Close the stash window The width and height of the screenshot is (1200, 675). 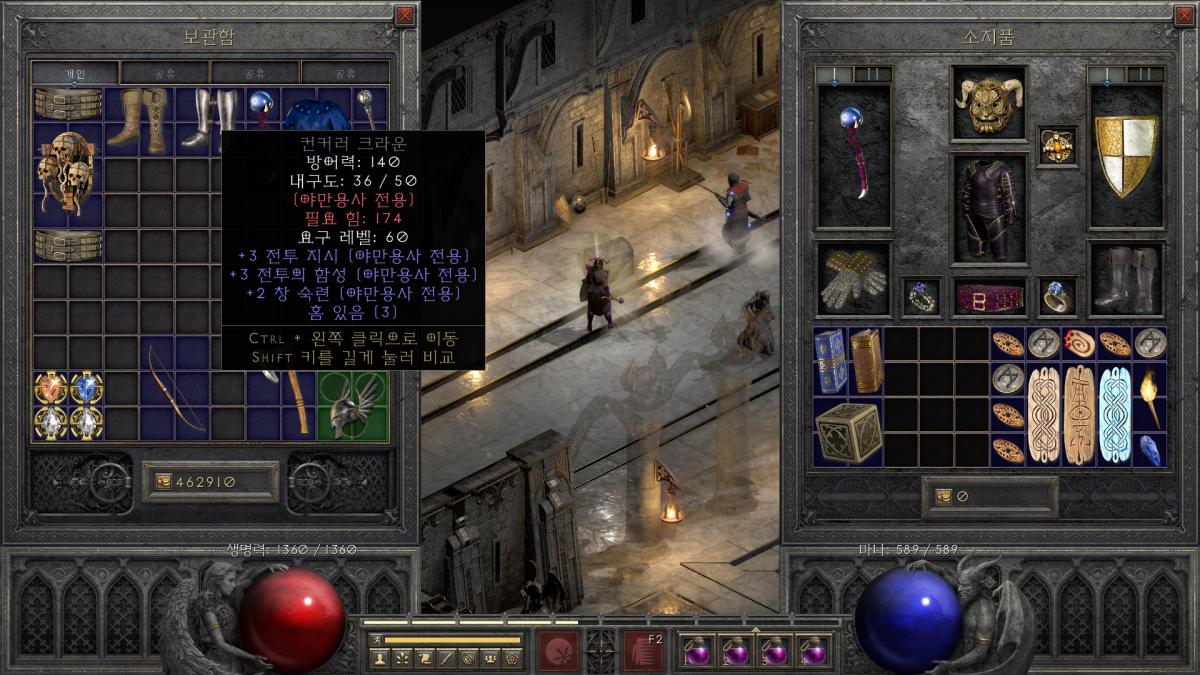[x=404, y=16]
